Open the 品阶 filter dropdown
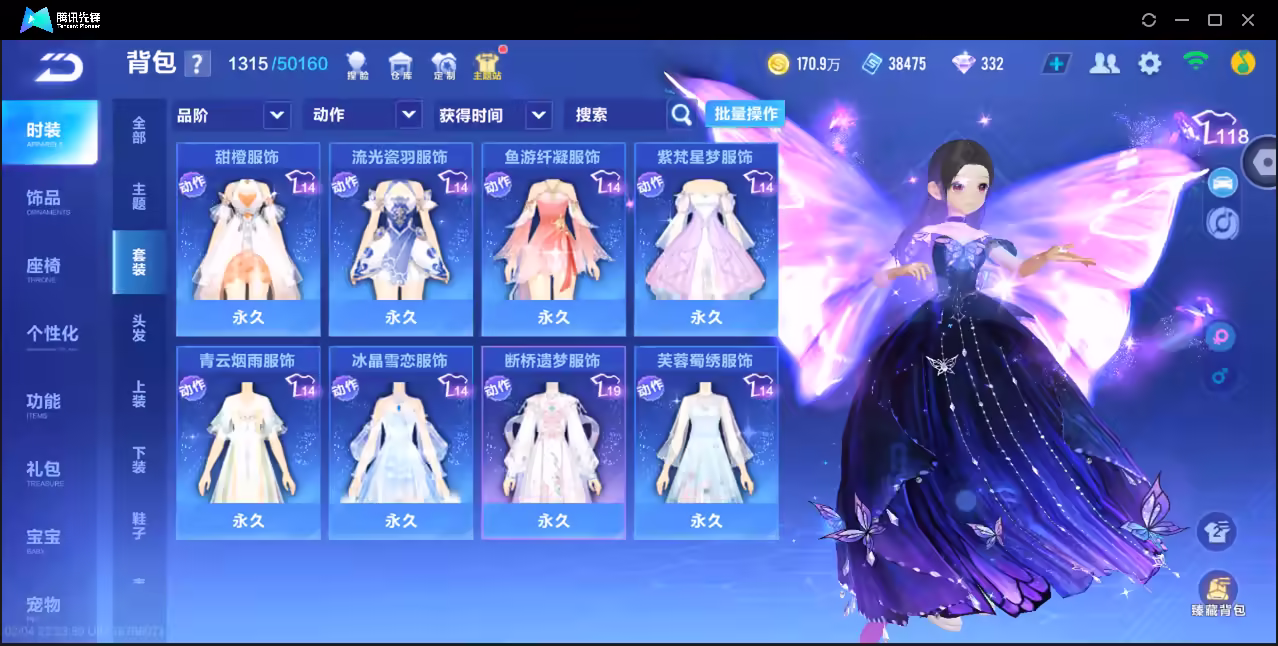The width and height of the screenshot is (1278, 646). click(x=232, y=115)
